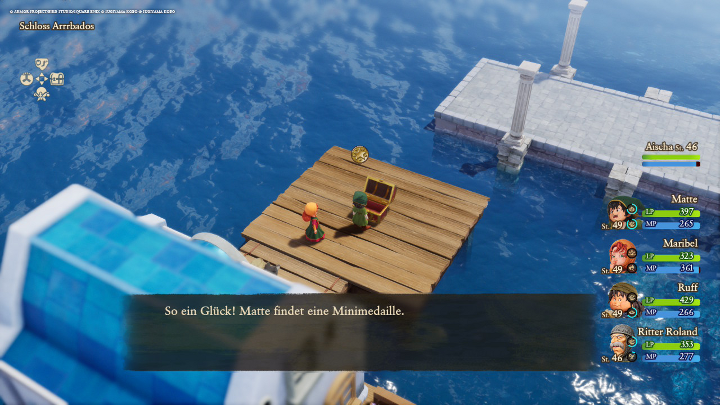Select Maribel's party portrait
720x405 pixels.
(x=617, y=255)
